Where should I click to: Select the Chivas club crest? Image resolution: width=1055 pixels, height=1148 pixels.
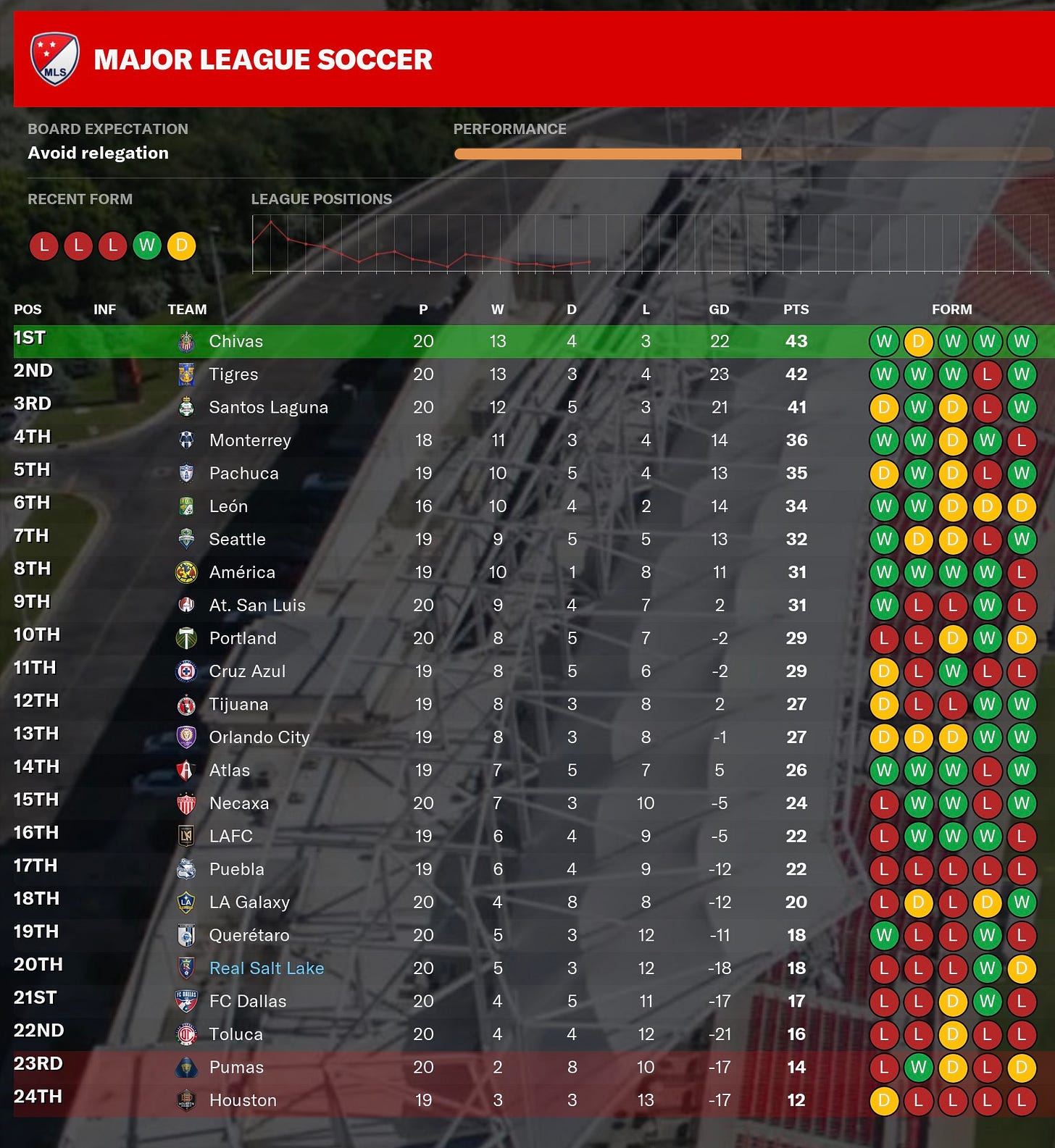click(x=186, y=340)
